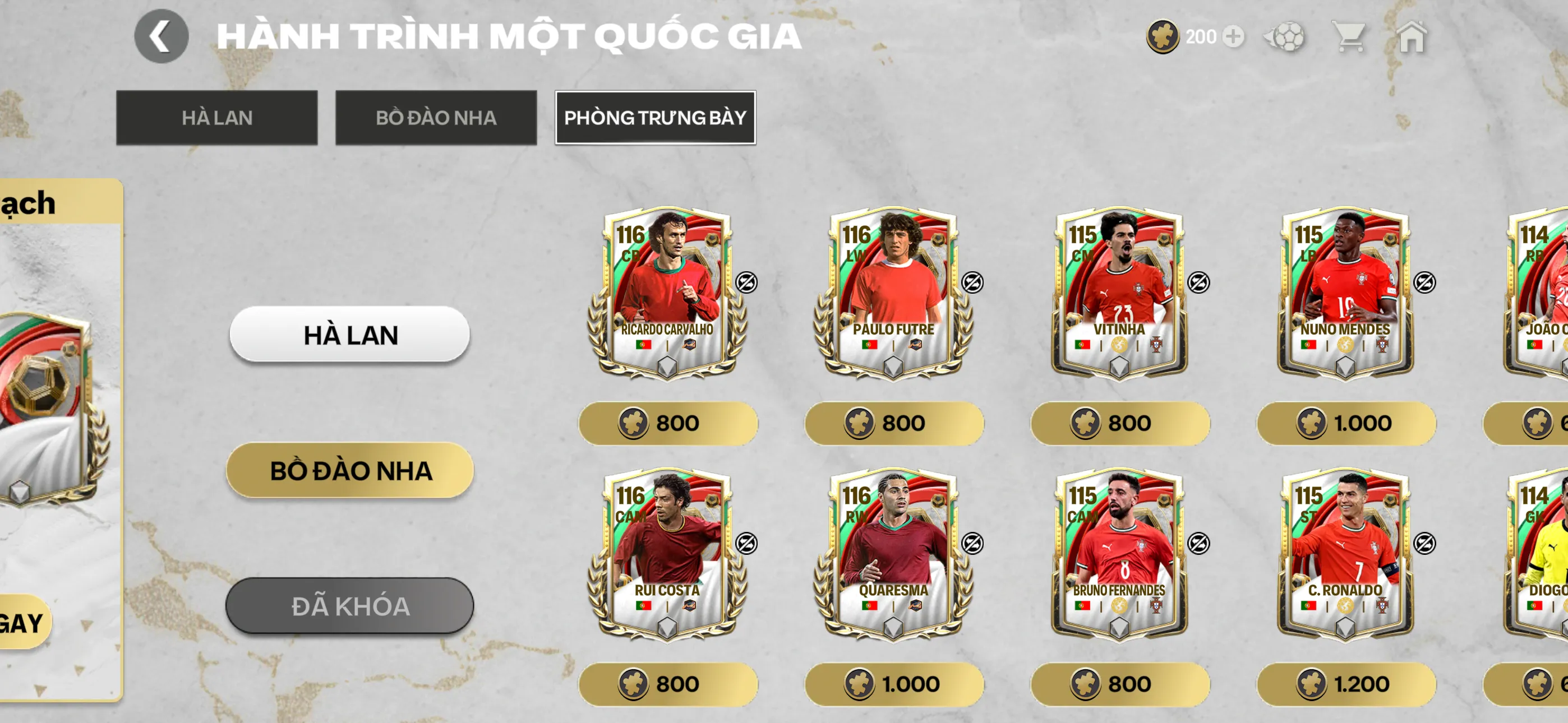Viewport: 1568px width, 723px height.
Task: Choose the gold Bồ Đào Nha pill button
Action: click(349, 470)
